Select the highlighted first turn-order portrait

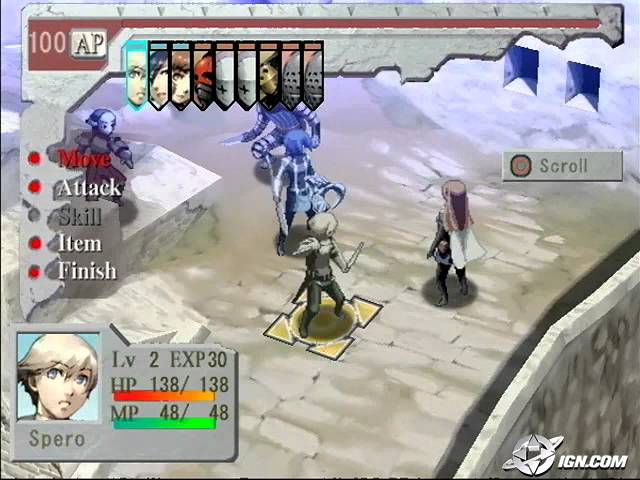tap(136, 73)
